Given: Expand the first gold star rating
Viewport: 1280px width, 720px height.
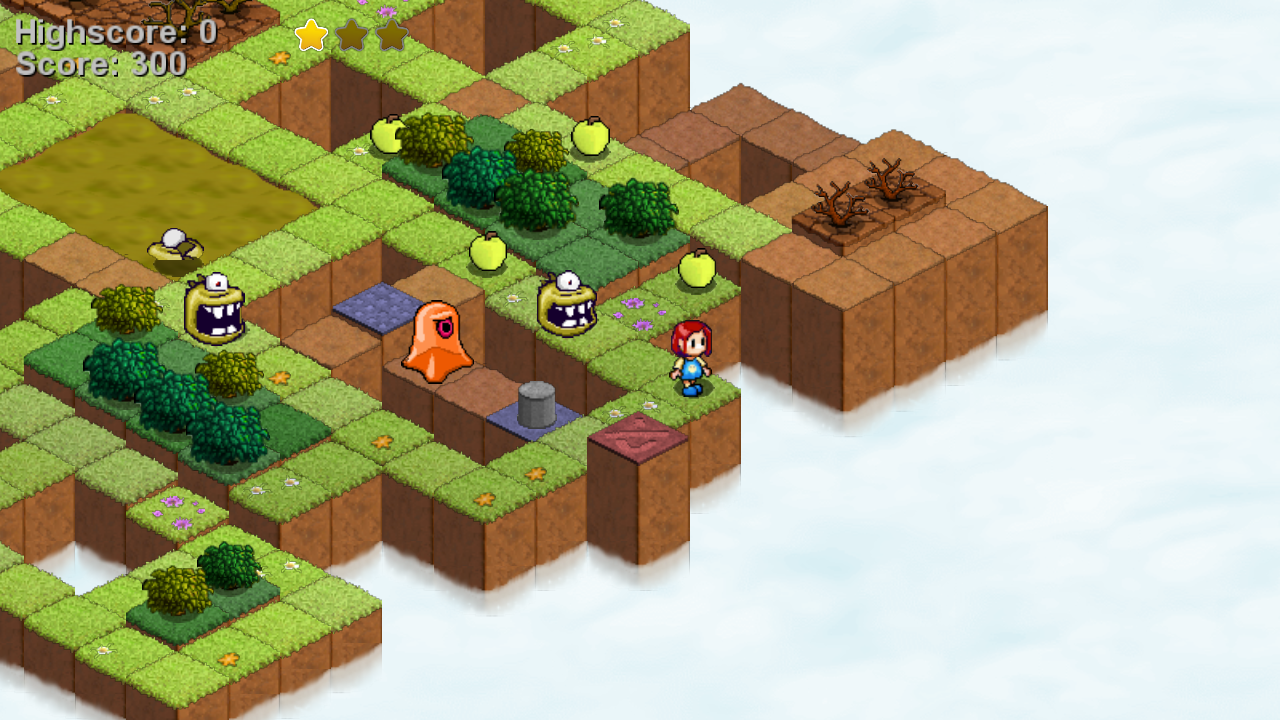Looking at the screenshot, I should click(311, 33).
